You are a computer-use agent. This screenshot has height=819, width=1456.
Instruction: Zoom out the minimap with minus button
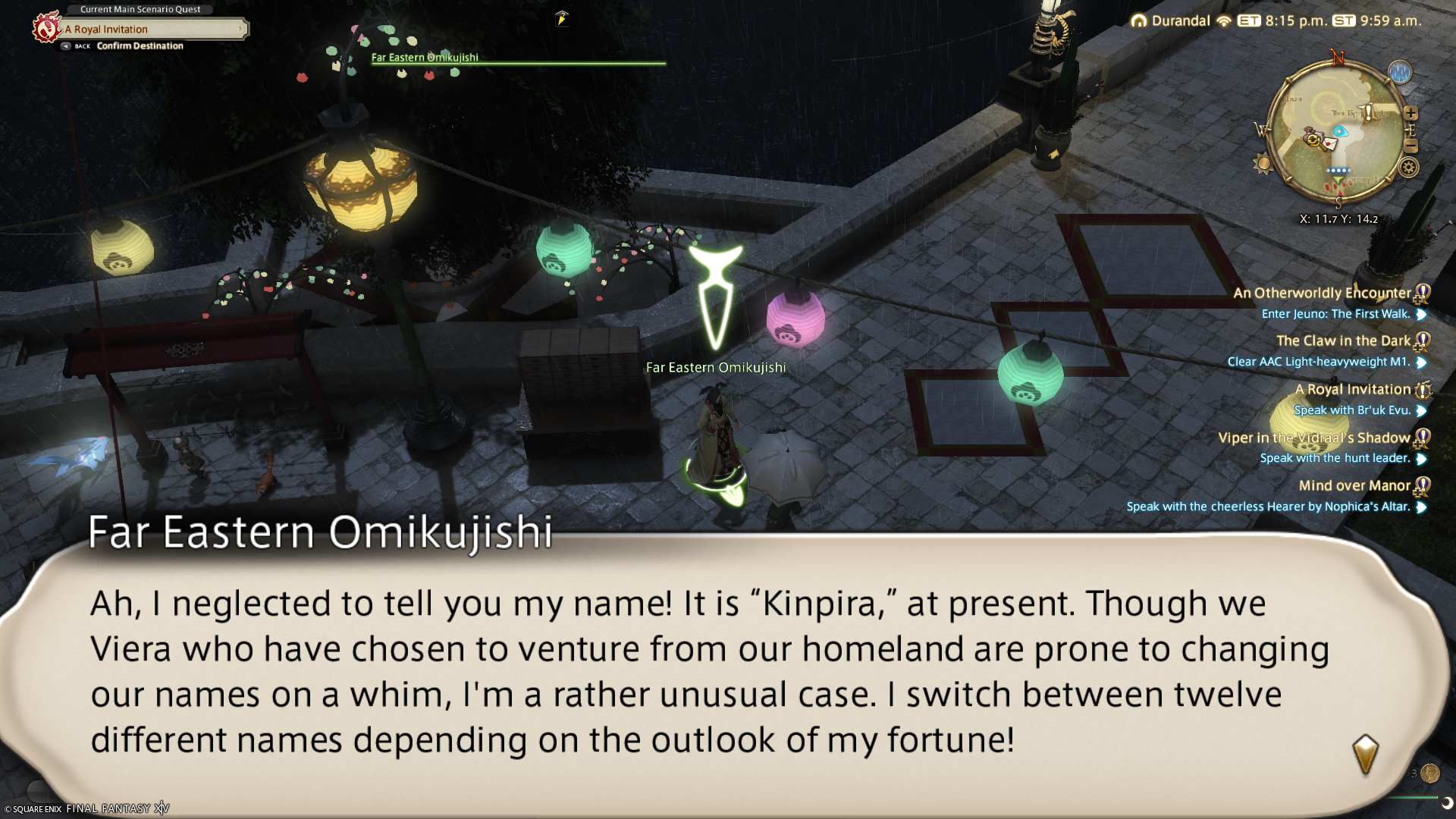[1410, 146]
